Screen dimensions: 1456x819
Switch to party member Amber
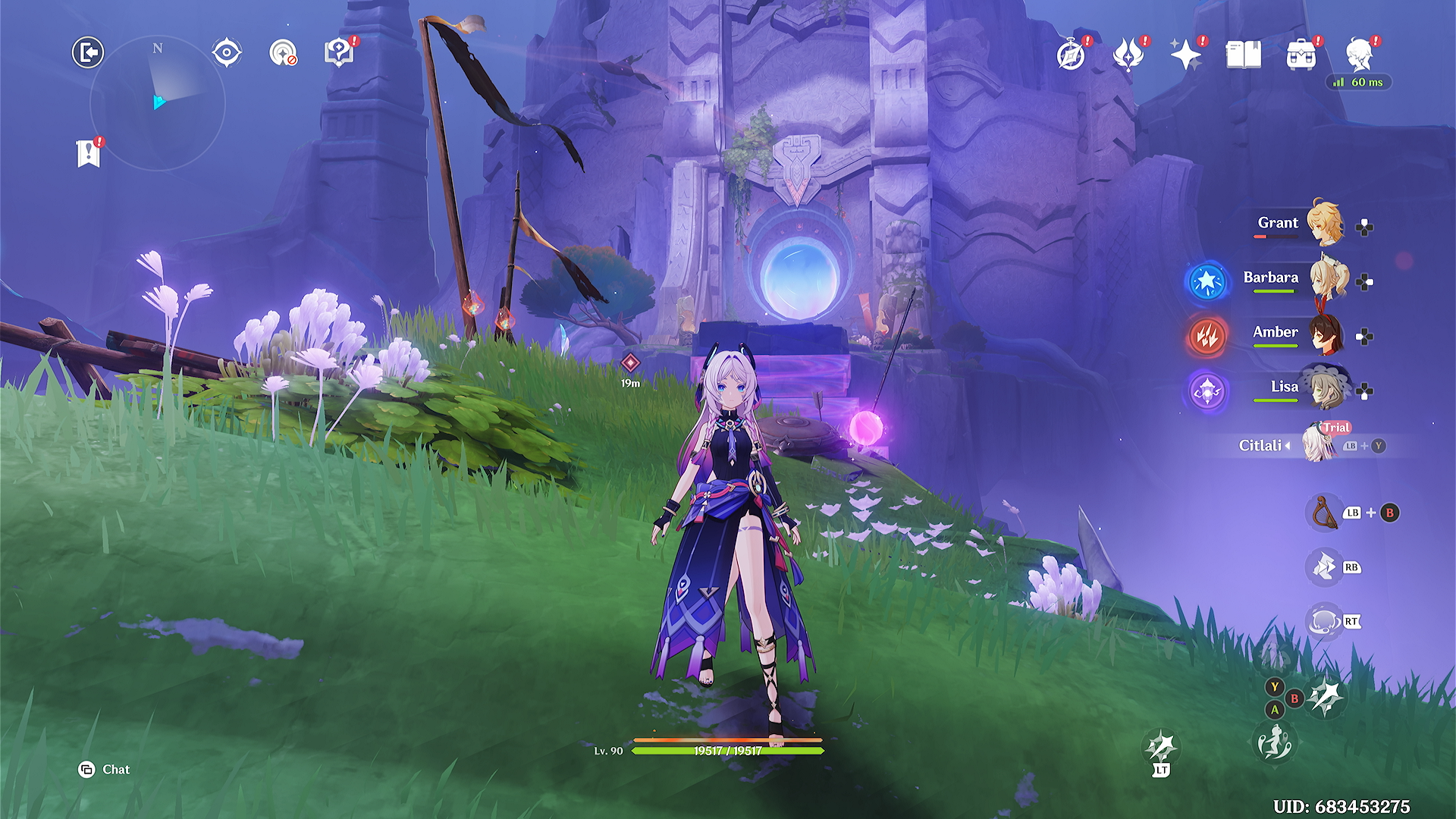[x=1326, y=334]
